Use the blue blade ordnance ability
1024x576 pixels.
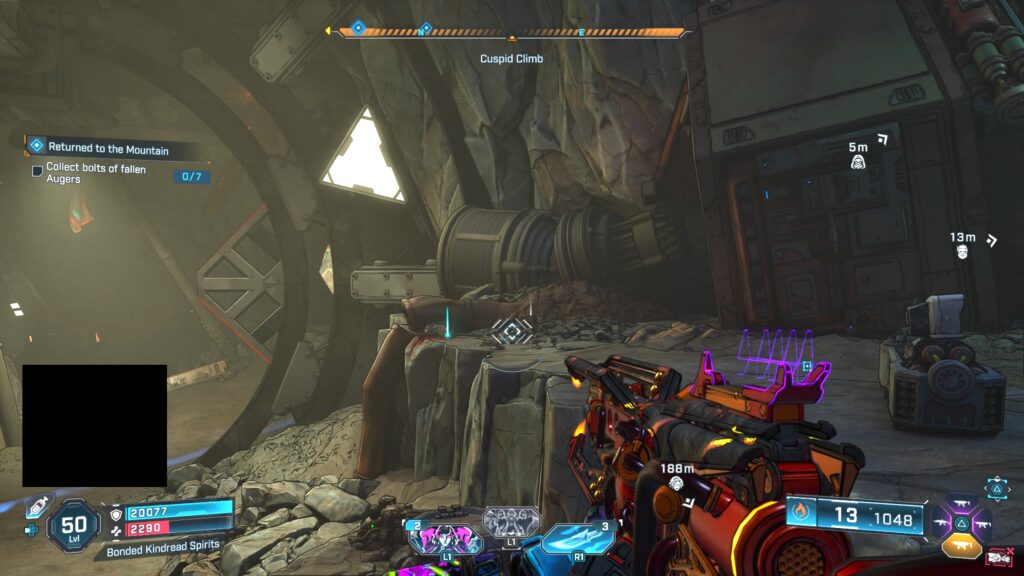coord(579,537)
